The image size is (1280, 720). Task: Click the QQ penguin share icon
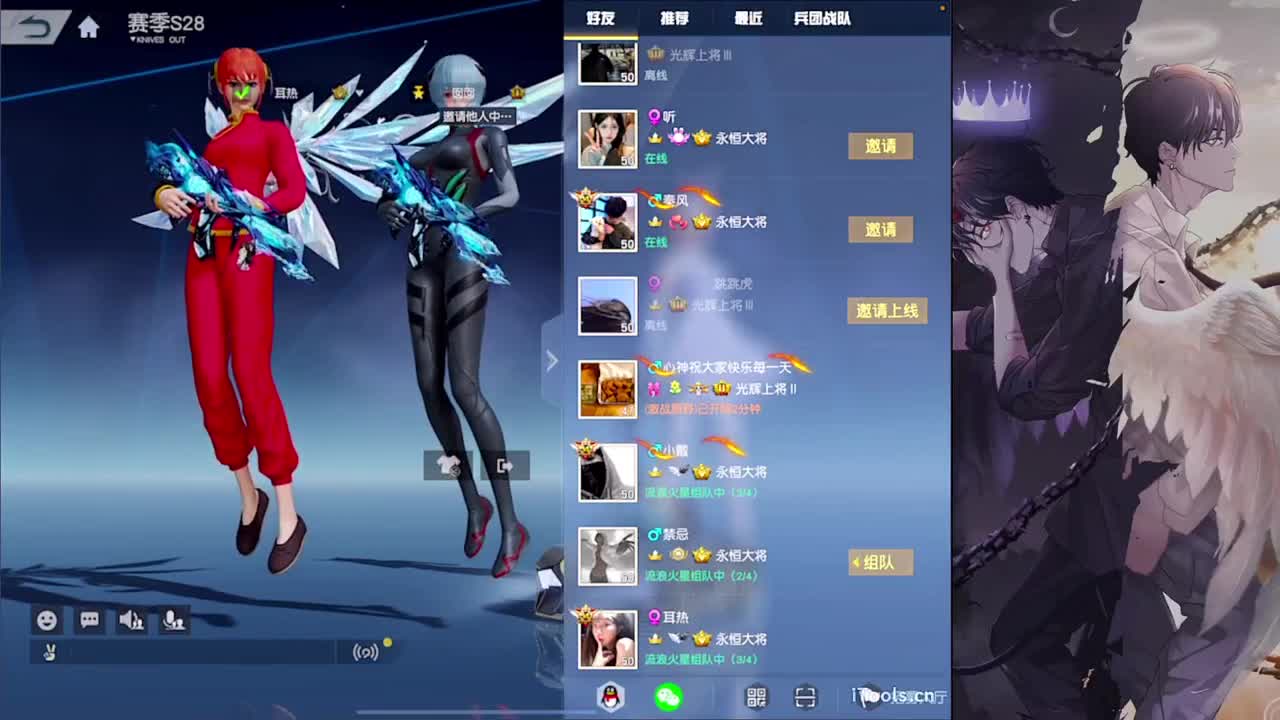611,697
